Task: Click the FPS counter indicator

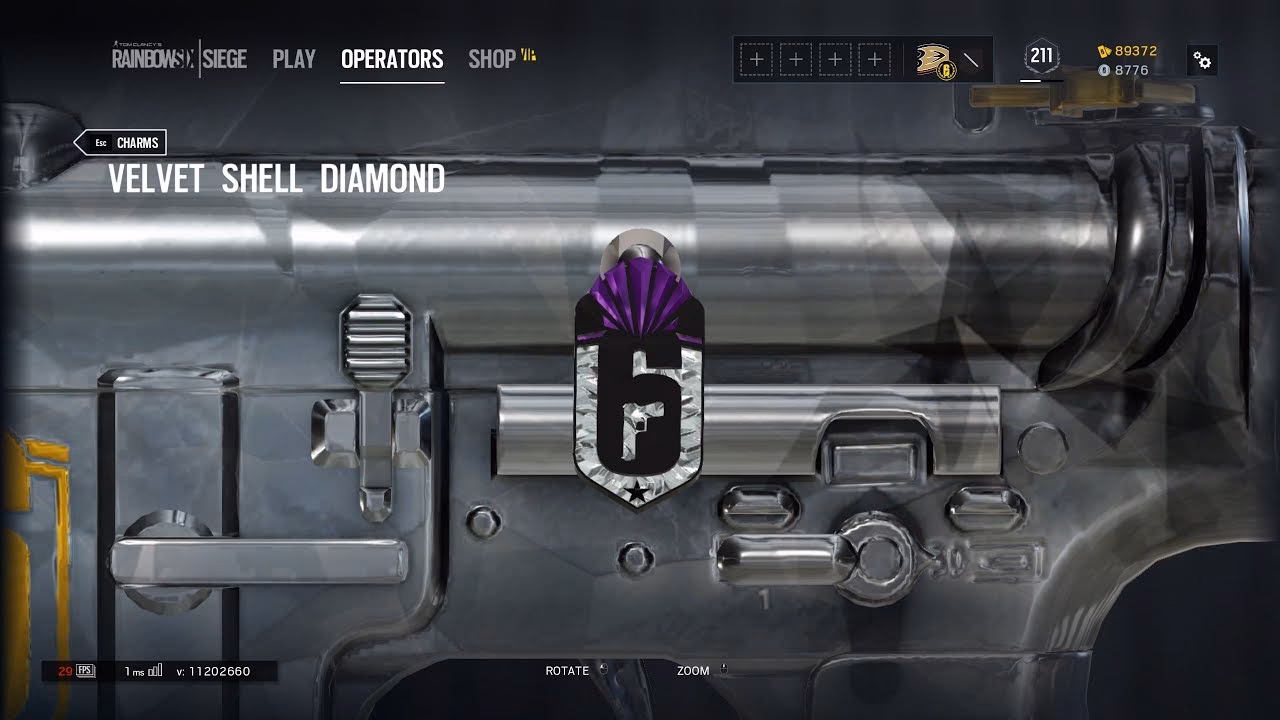Action: pyautogui.click(x=80, y=672)
